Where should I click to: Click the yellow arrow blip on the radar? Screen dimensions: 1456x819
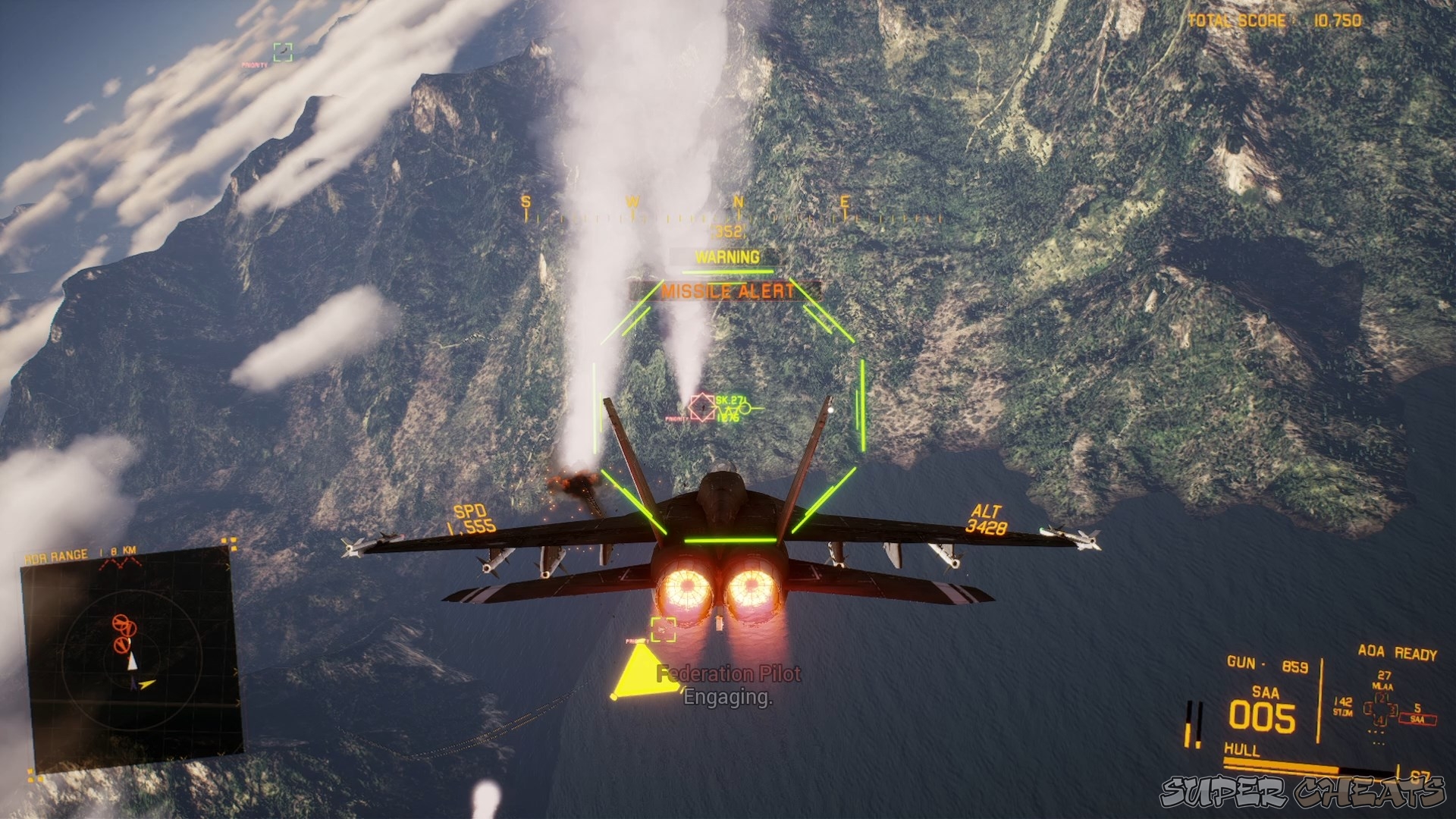[146, 684]
